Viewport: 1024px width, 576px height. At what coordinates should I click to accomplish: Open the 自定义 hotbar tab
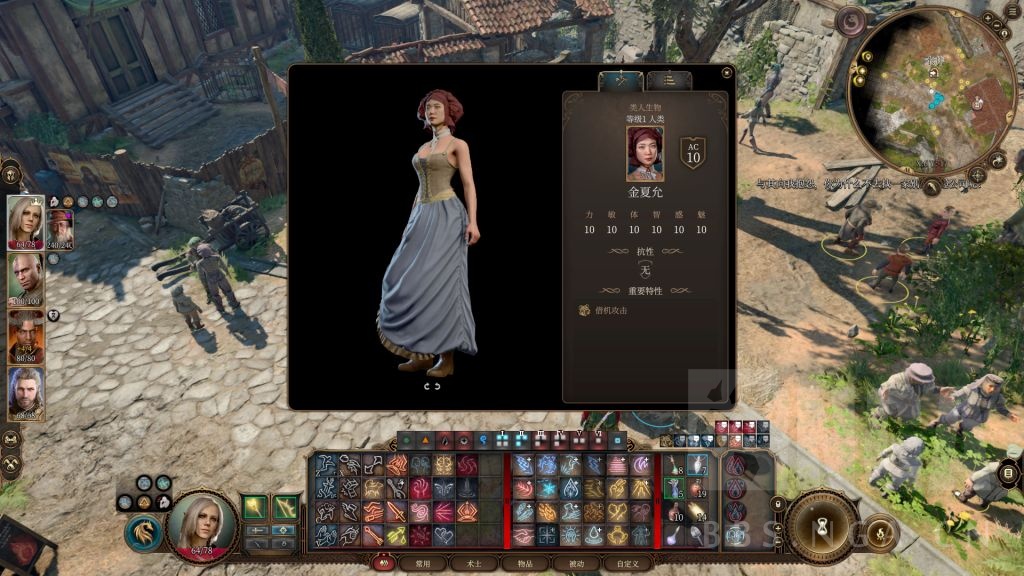point(620,564)
